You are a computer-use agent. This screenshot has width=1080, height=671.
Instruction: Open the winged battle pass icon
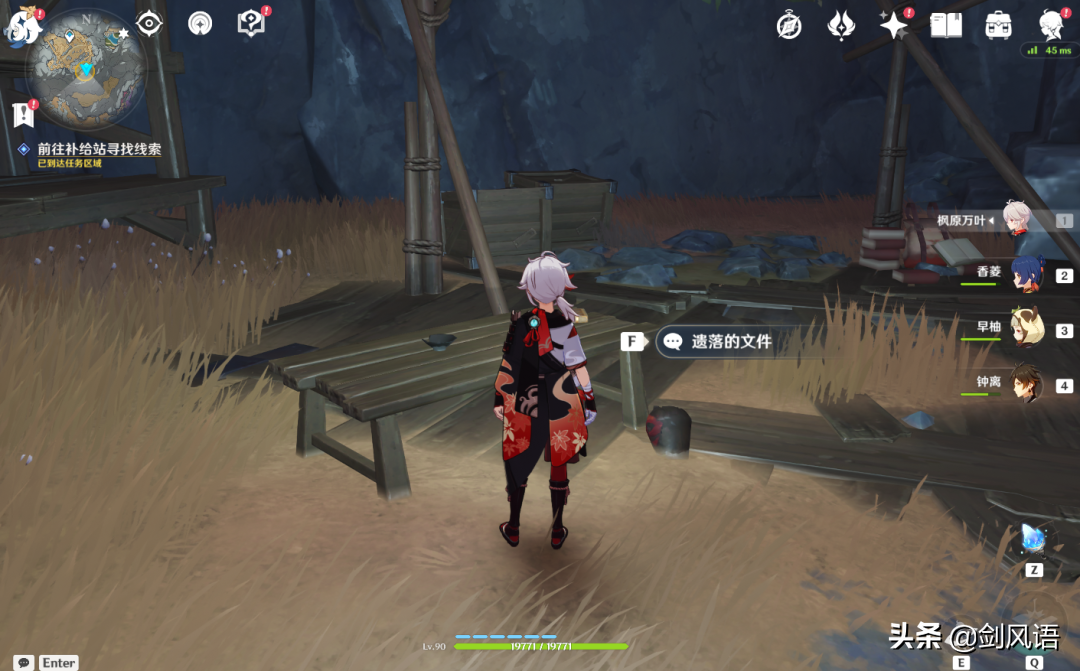tap(841, 26)
